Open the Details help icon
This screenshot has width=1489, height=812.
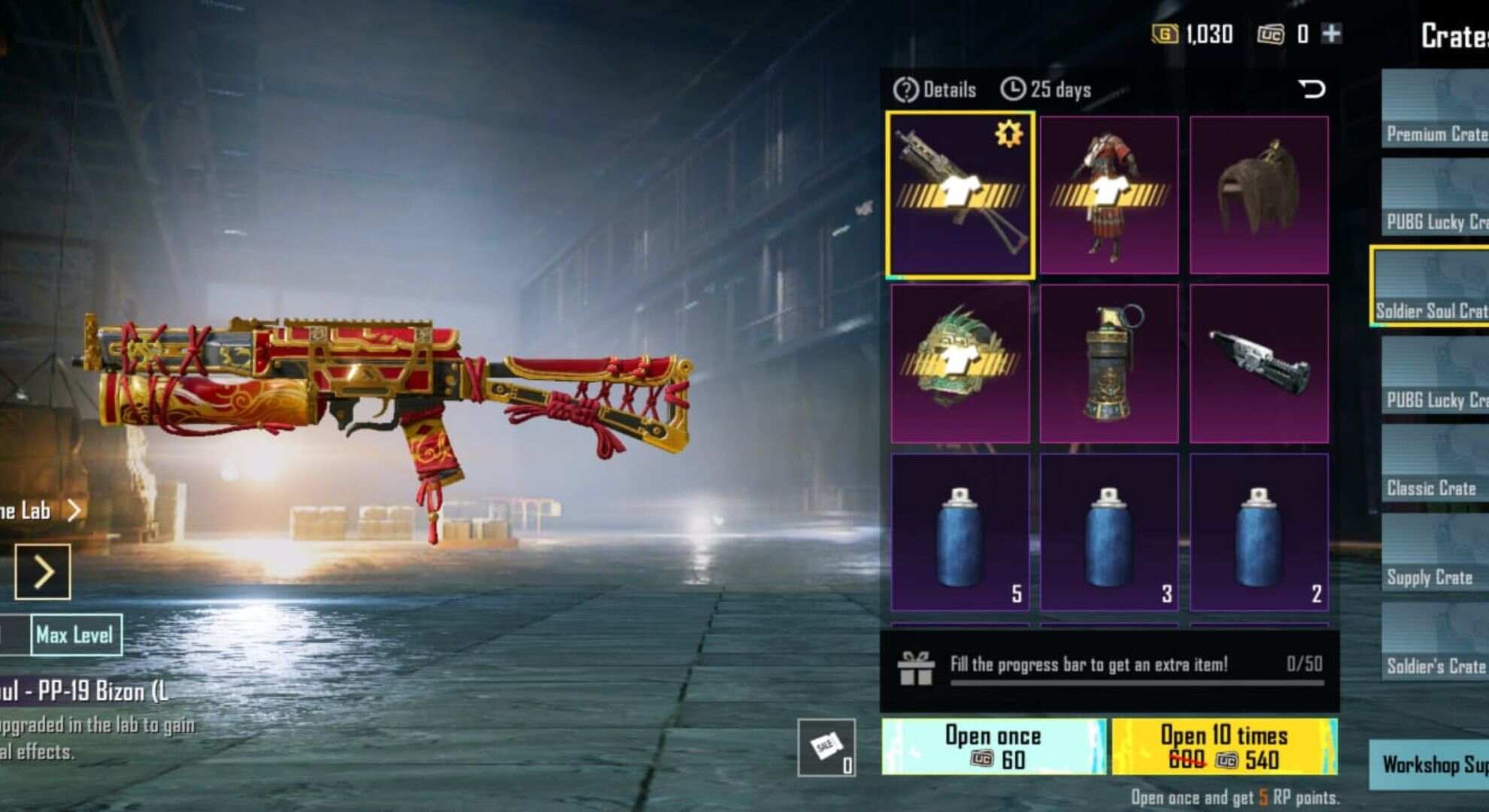[906, 89]
